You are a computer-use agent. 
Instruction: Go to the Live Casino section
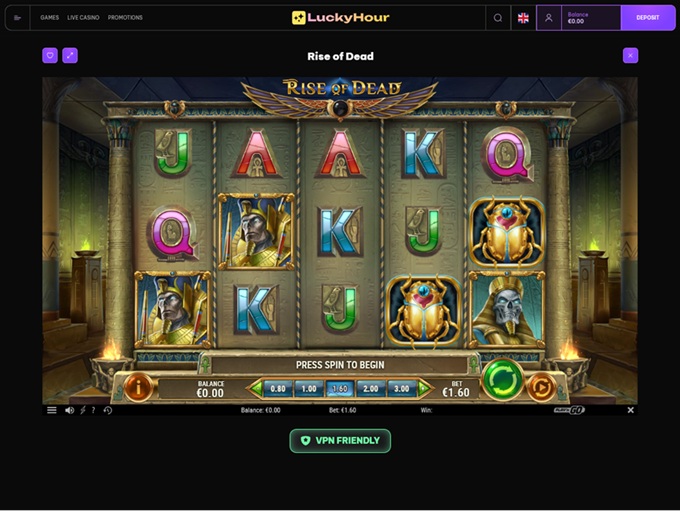[83, 18]
